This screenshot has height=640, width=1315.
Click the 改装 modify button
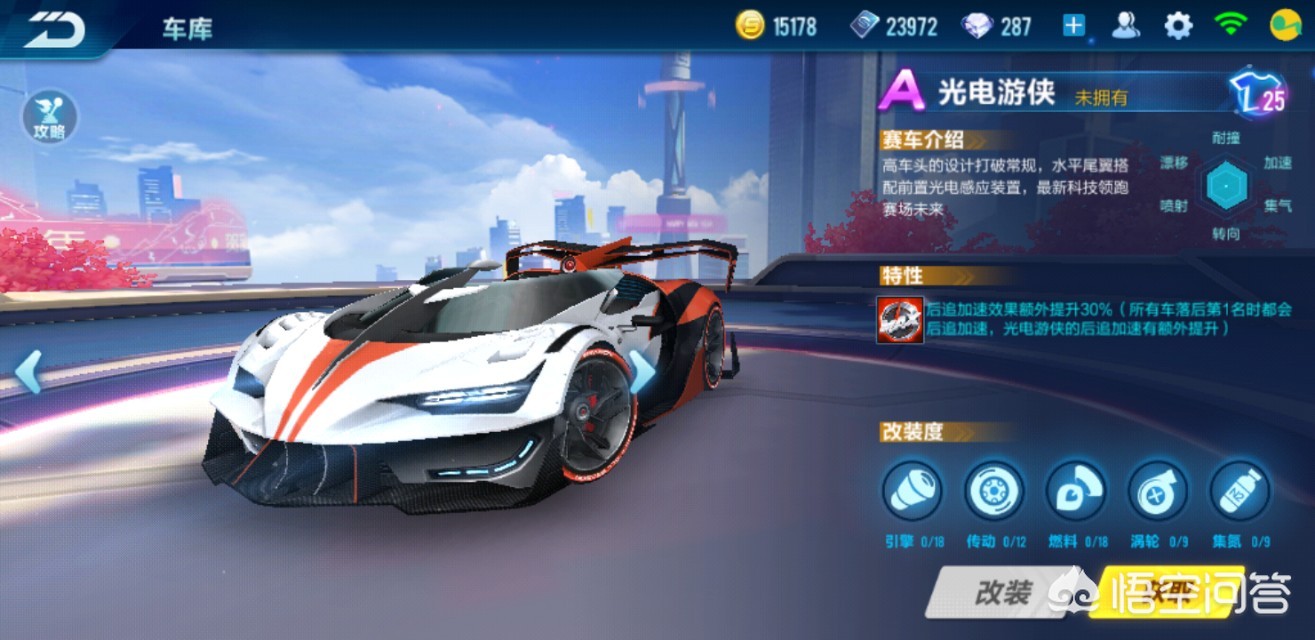tap(1001, 593)
